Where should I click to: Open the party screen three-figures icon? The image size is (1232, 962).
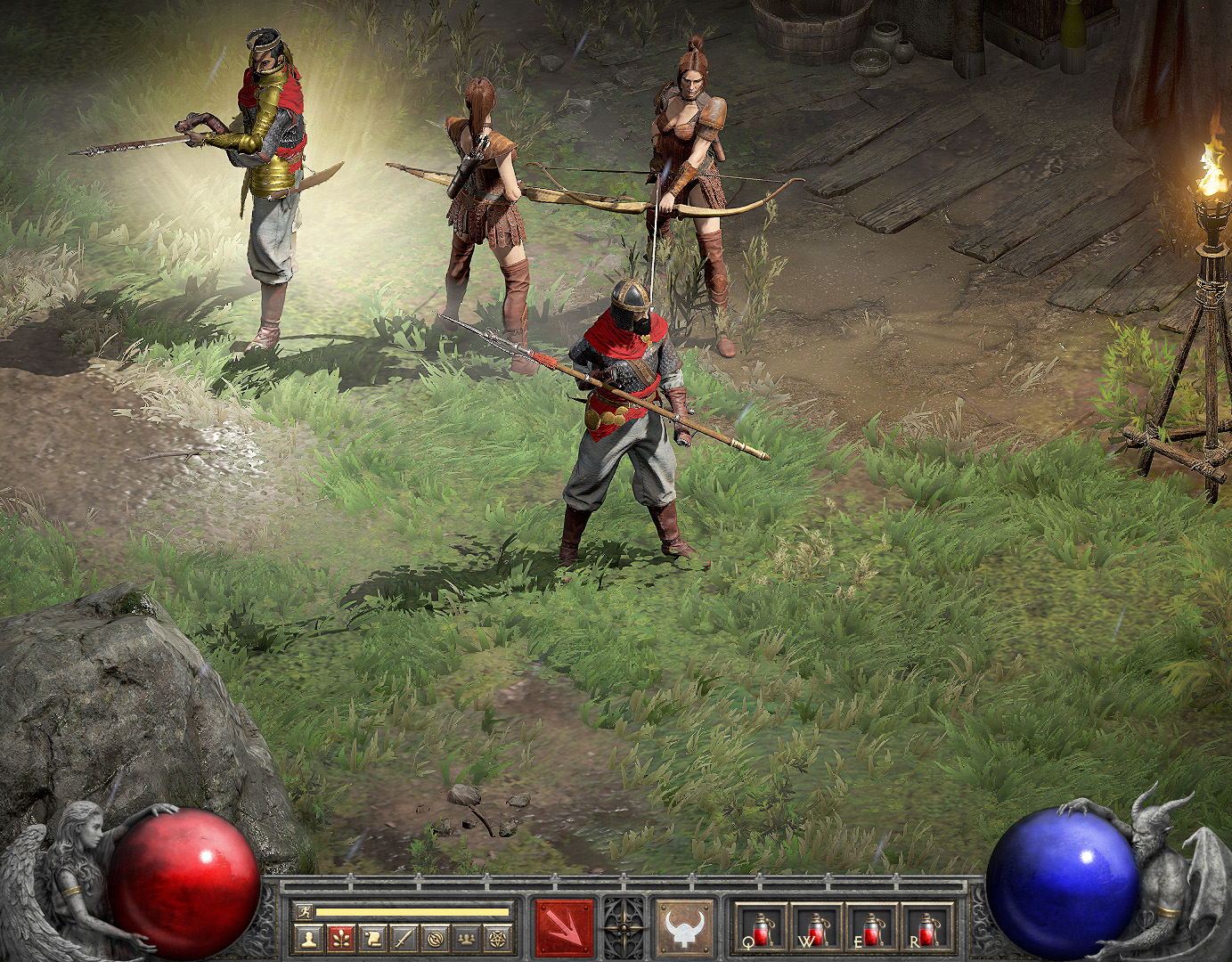[465, 938]
